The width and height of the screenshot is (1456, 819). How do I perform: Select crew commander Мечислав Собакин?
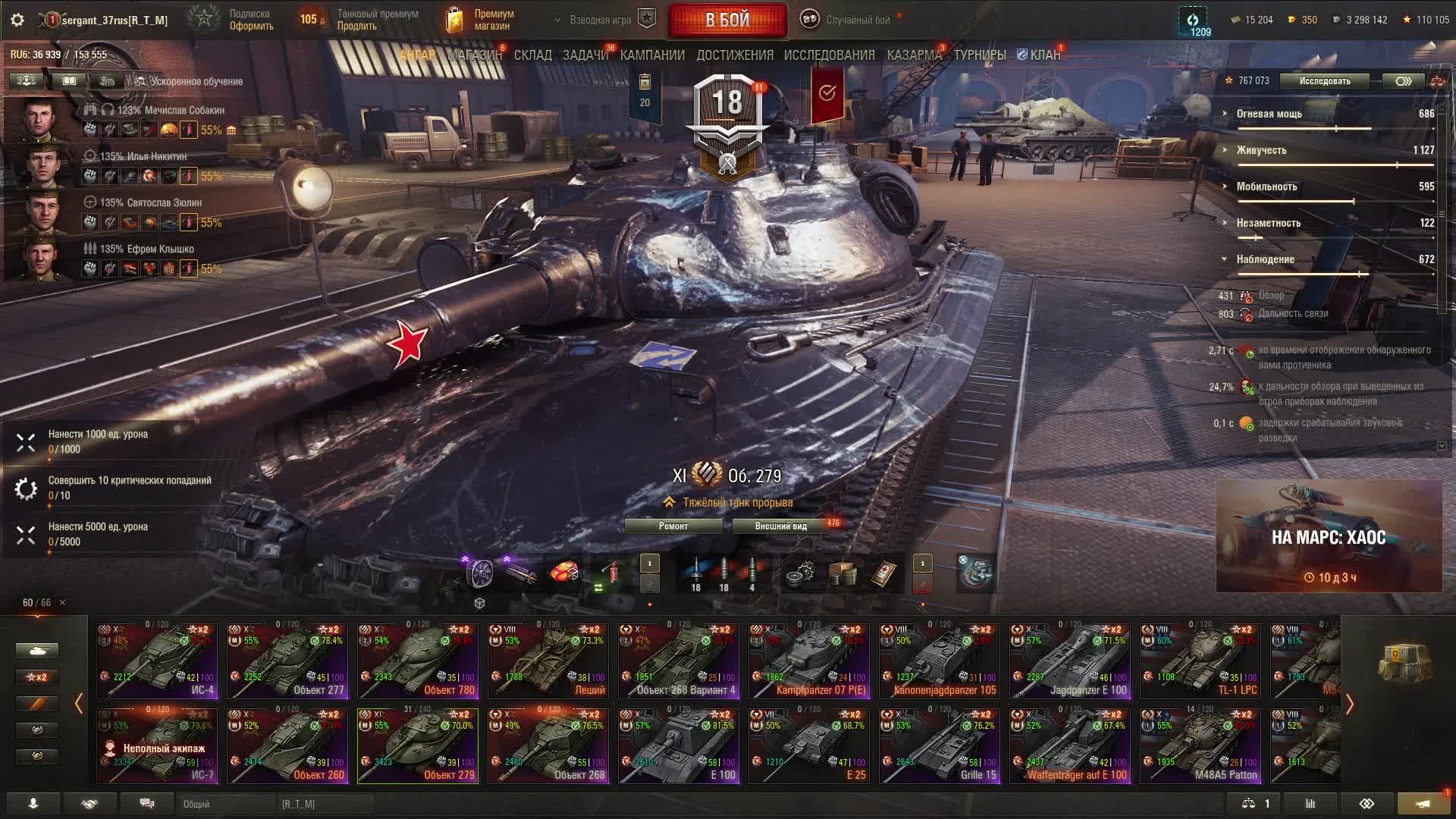tap(42, 120)
